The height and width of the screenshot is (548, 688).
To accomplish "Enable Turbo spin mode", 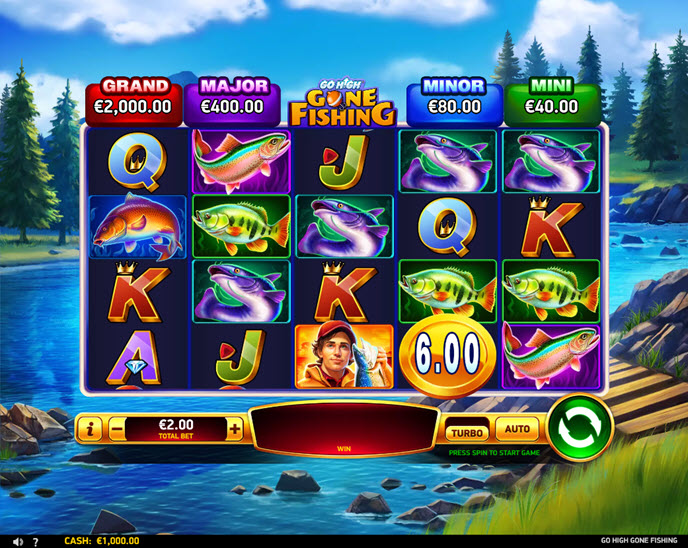I will click(x=467, y=432).
